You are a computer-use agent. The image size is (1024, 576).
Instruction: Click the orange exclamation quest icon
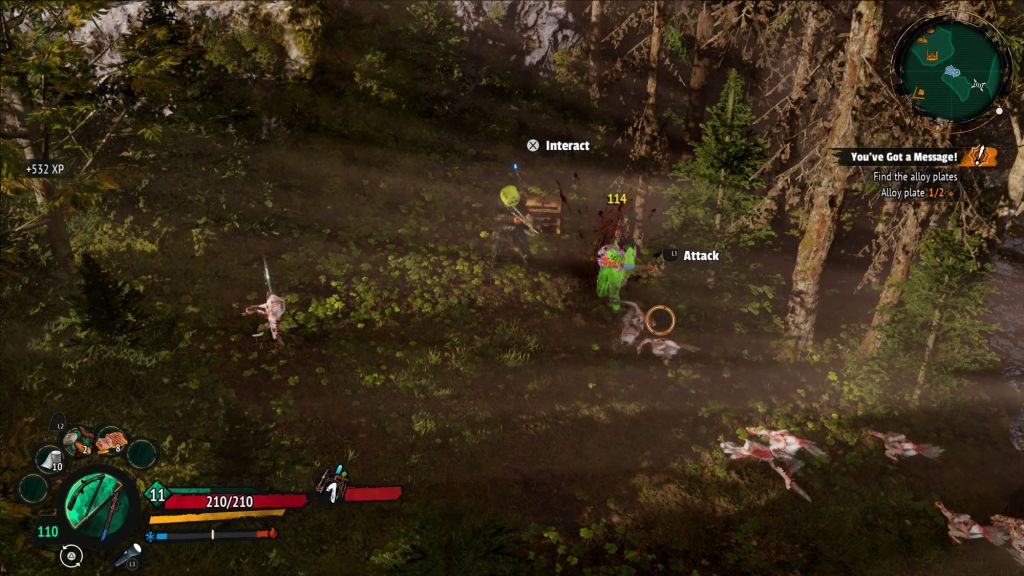click(982, 156)
